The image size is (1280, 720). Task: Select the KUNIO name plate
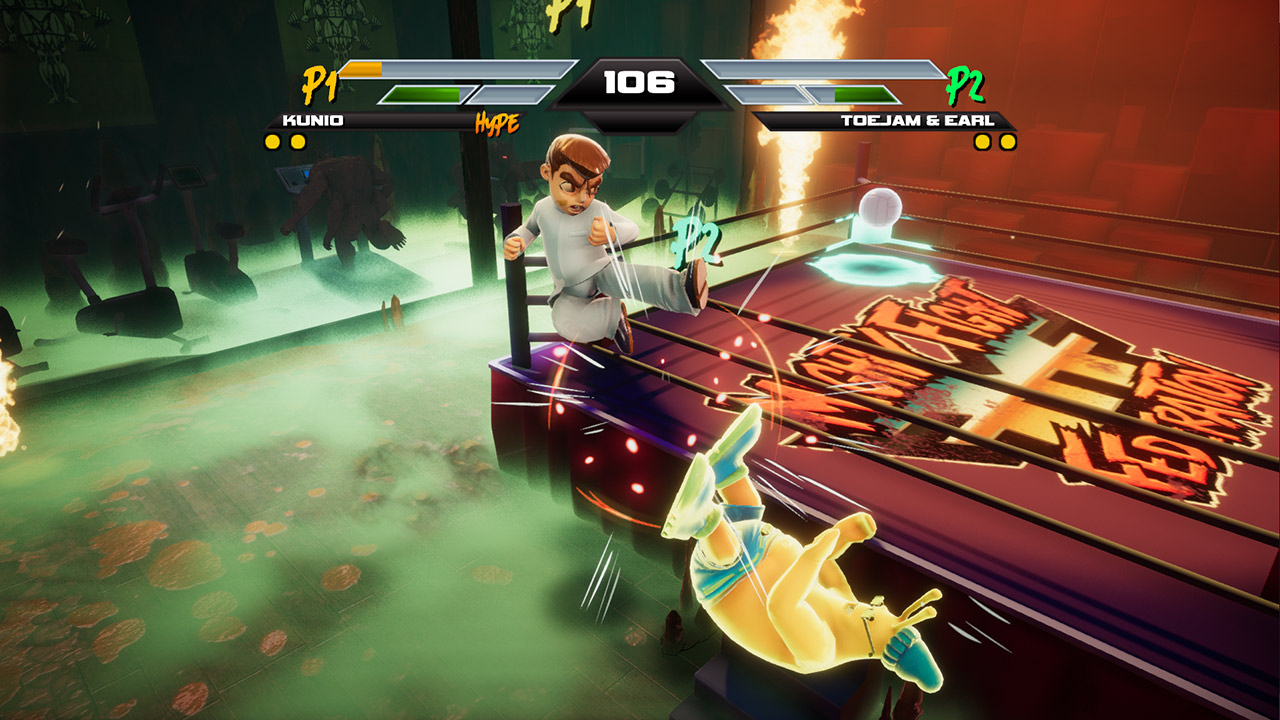pos(311,121)
